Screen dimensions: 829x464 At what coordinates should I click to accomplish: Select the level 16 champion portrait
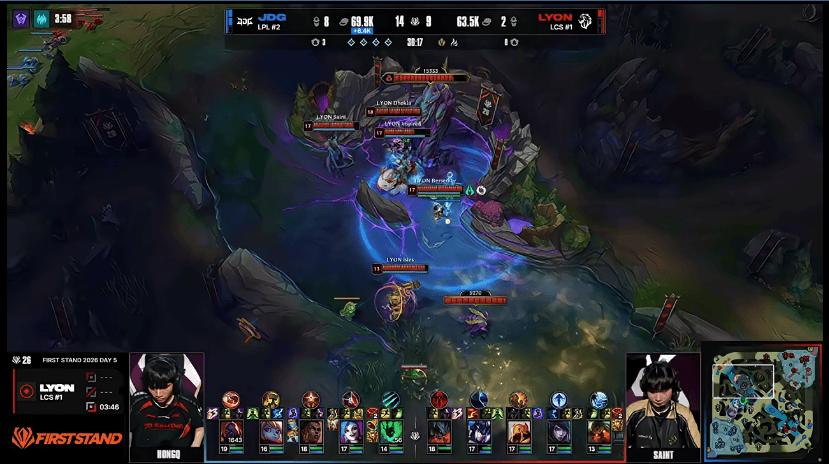271,432
